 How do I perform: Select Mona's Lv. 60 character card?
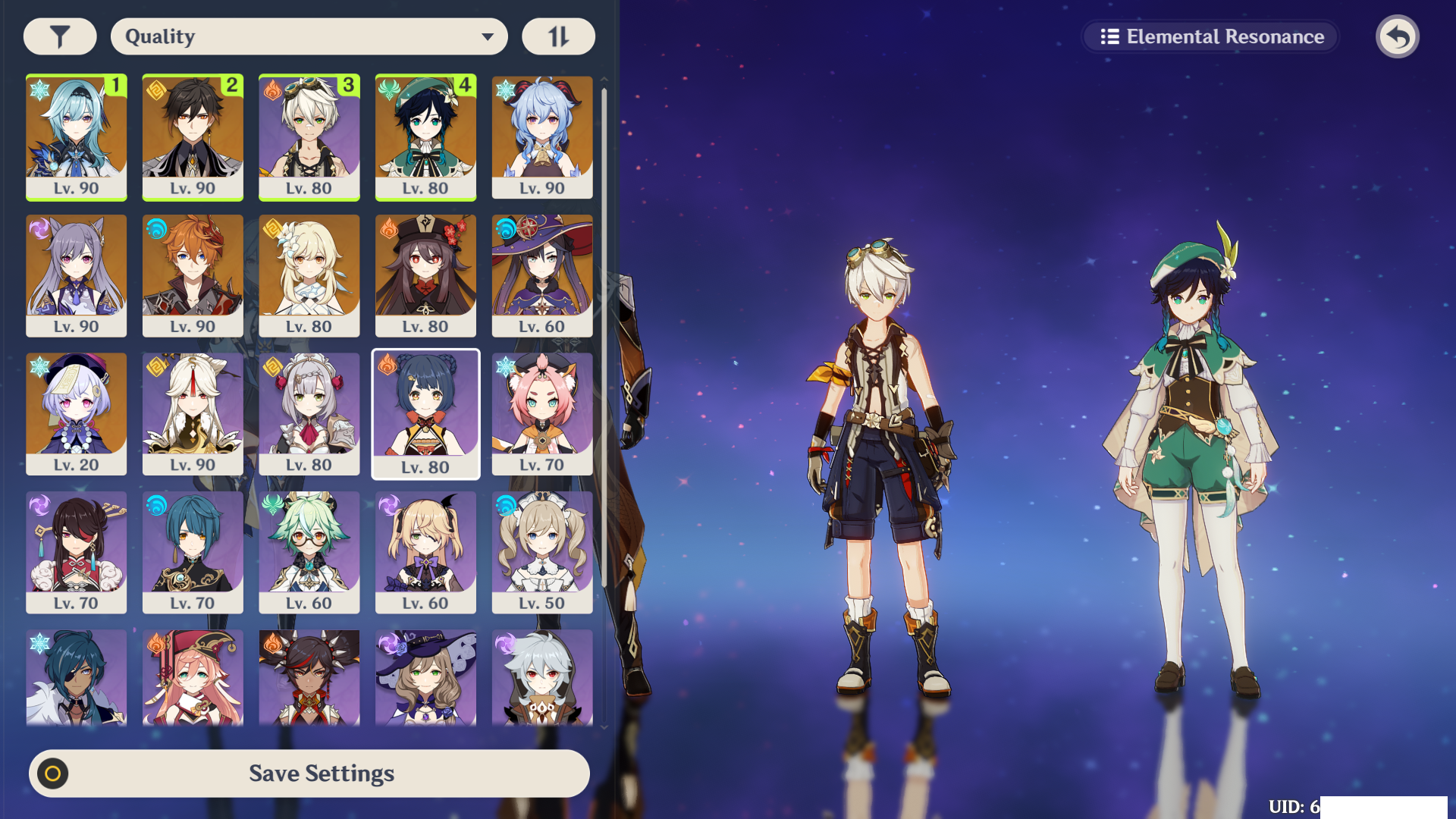point(542,275)
